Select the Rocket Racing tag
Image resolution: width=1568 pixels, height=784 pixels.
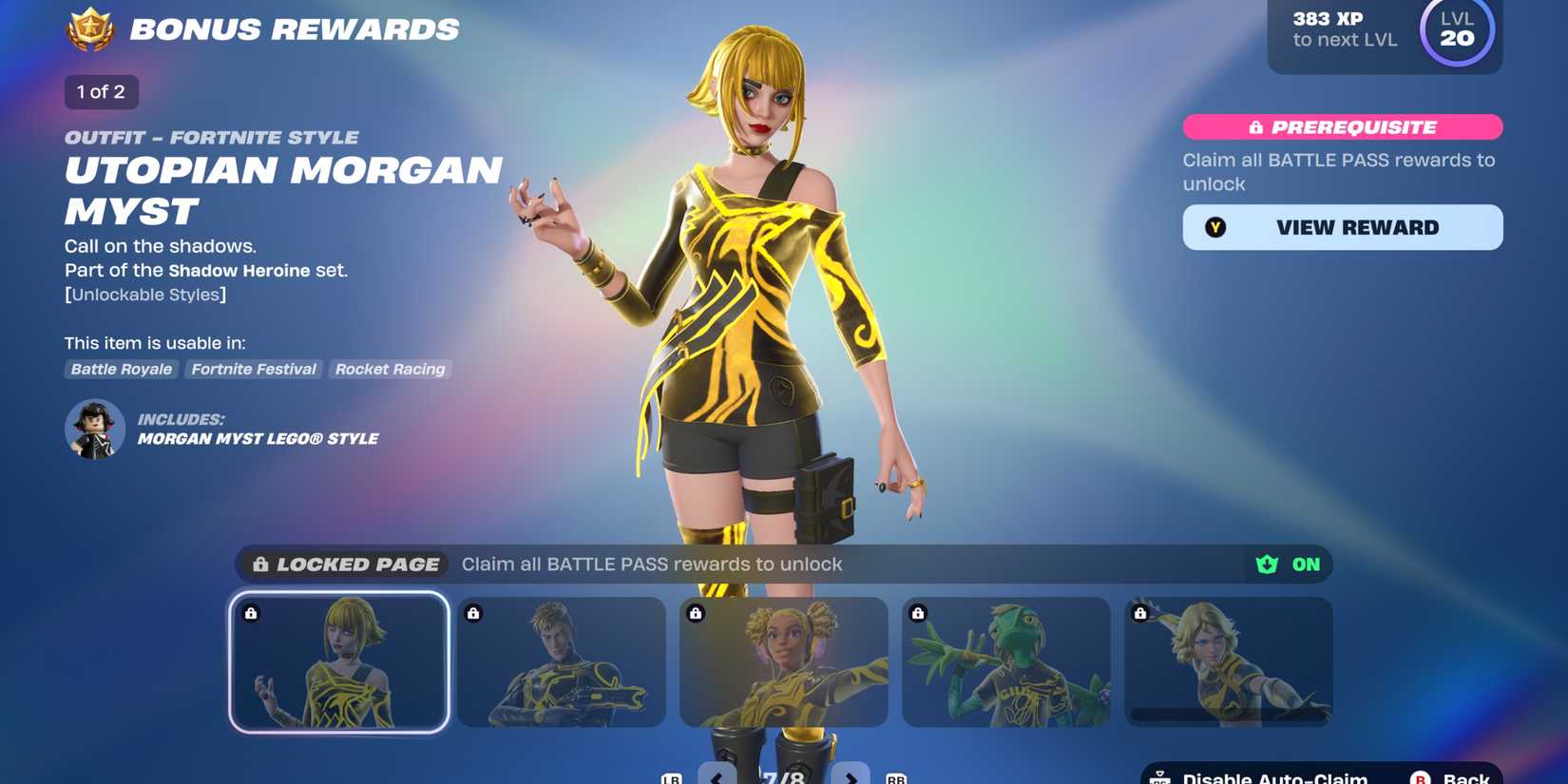pyautogui.click(x=390, y=369)
